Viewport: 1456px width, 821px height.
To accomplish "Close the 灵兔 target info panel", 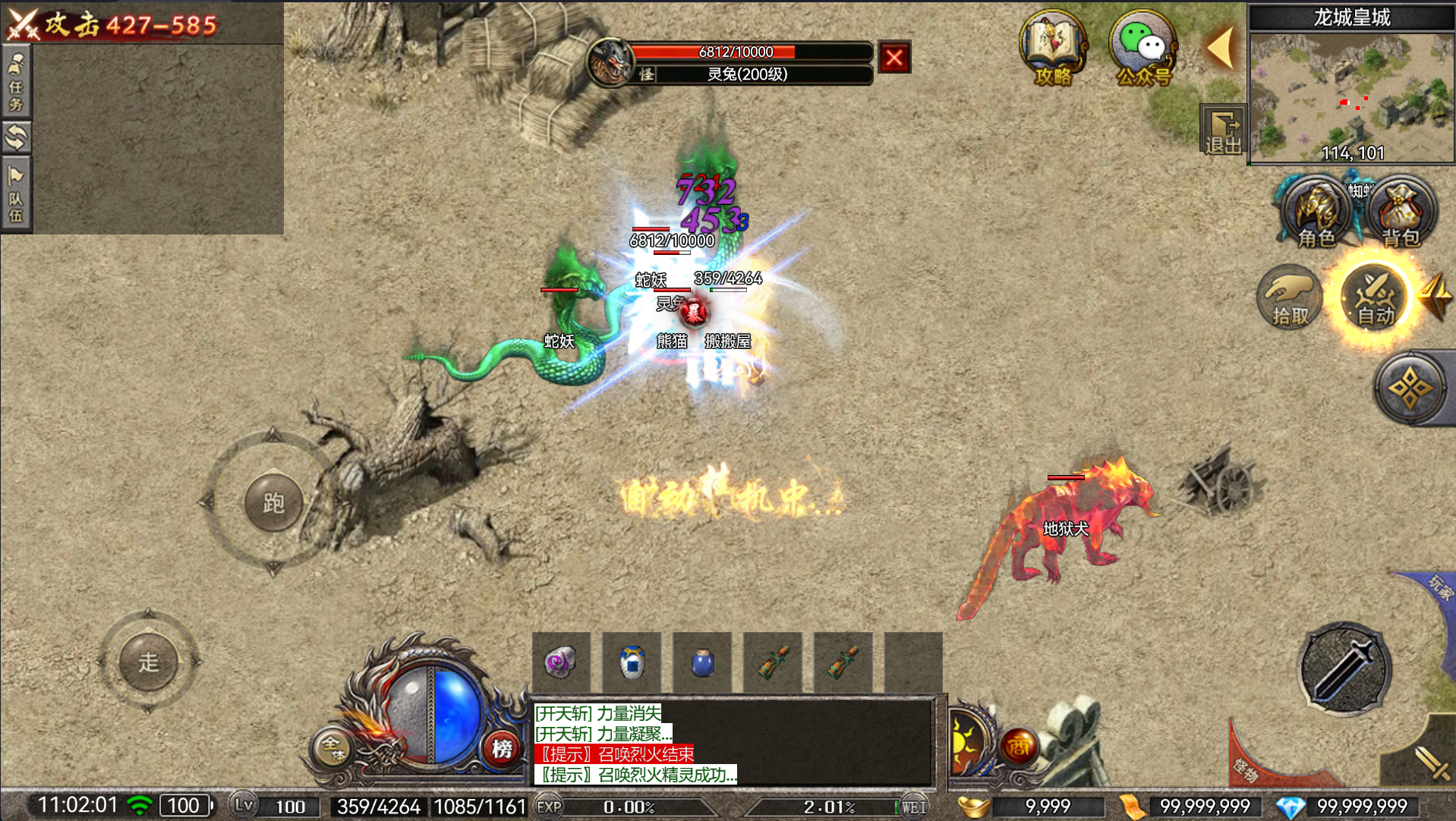I will pos(894,58).
